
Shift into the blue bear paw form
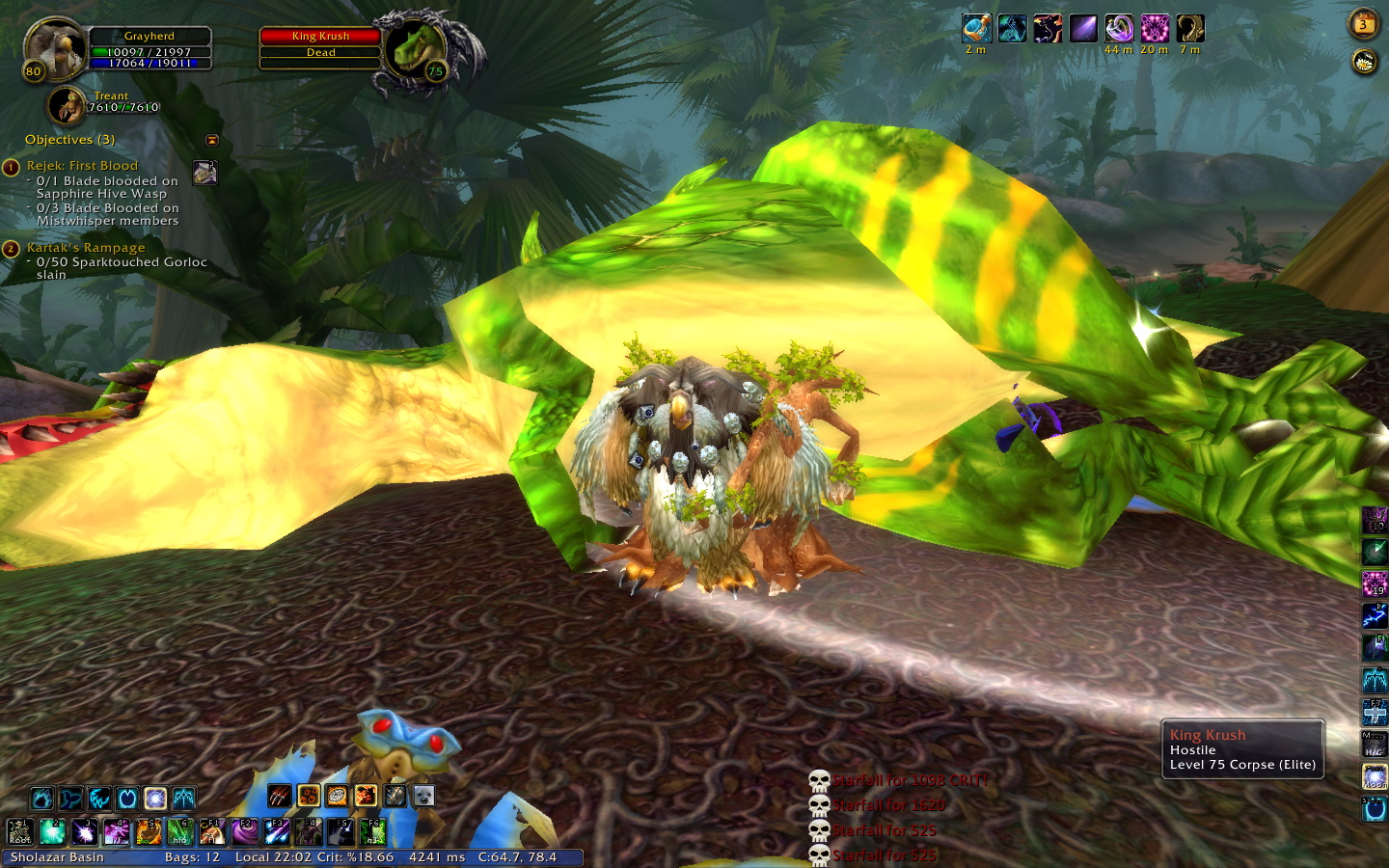[41, 799]
